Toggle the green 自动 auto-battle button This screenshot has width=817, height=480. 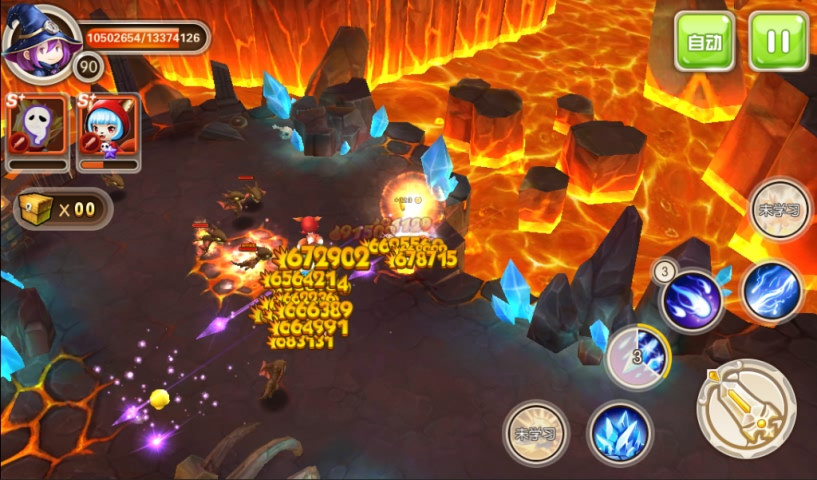pyautogui.click(x=704, y=42)
